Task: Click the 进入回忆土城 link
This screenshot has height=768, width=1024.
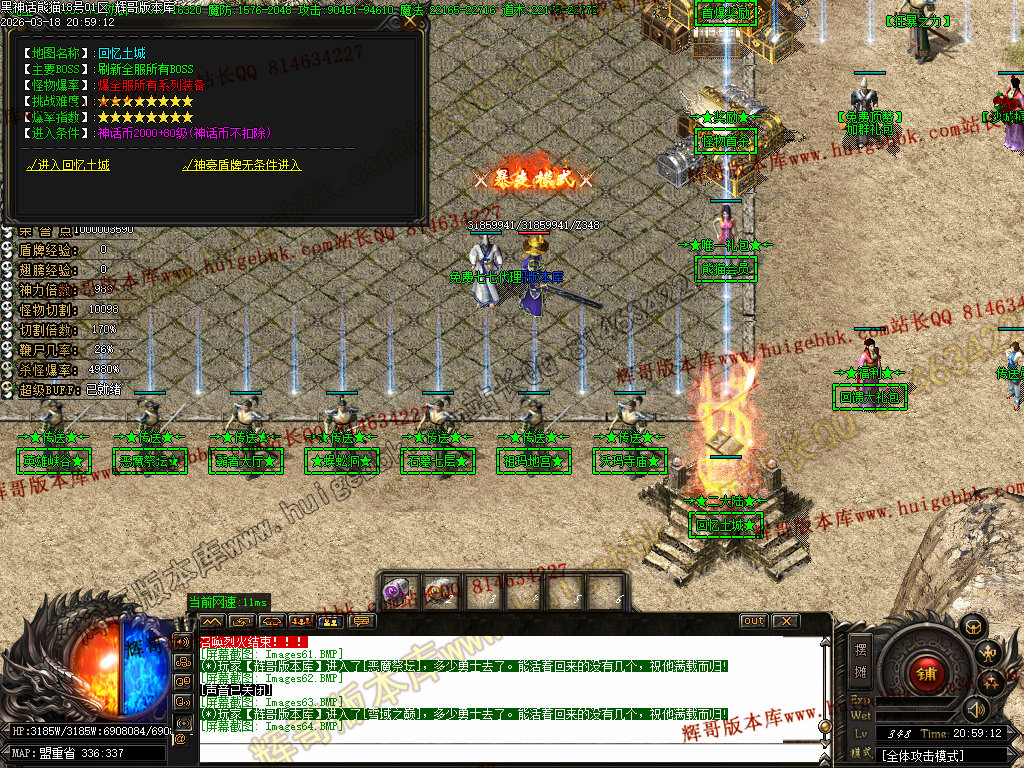Action: tap(68, 165)
